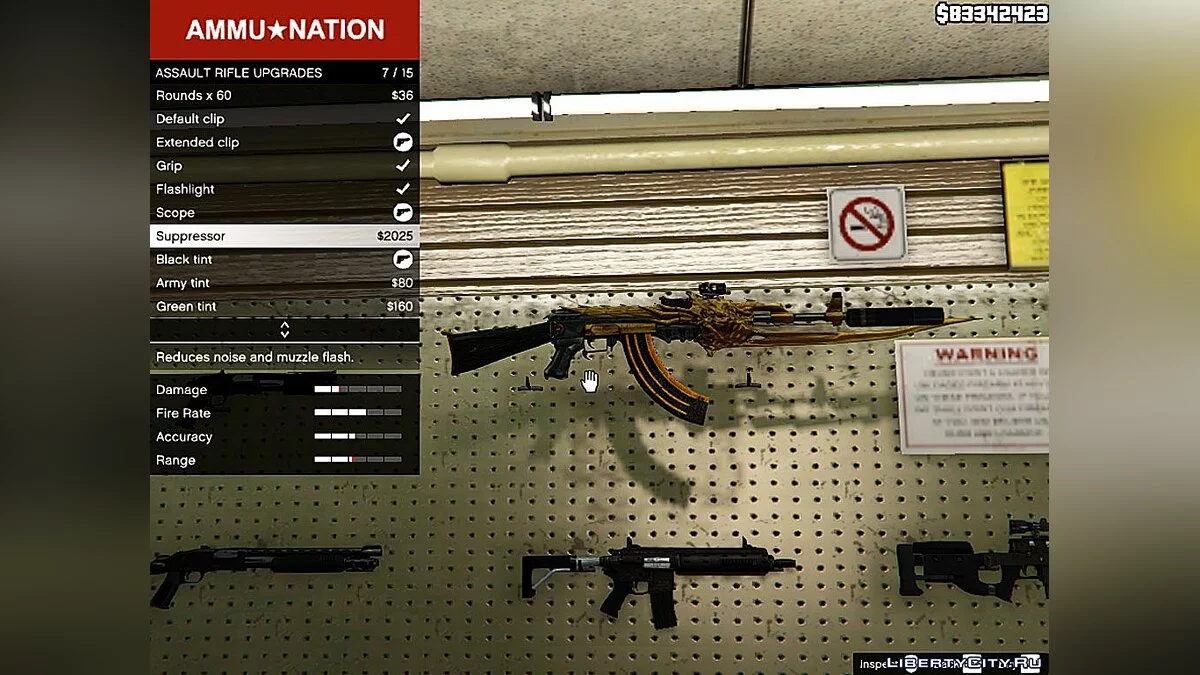Select the Default clip entry
1200x675 pixels.
[284, 119]
